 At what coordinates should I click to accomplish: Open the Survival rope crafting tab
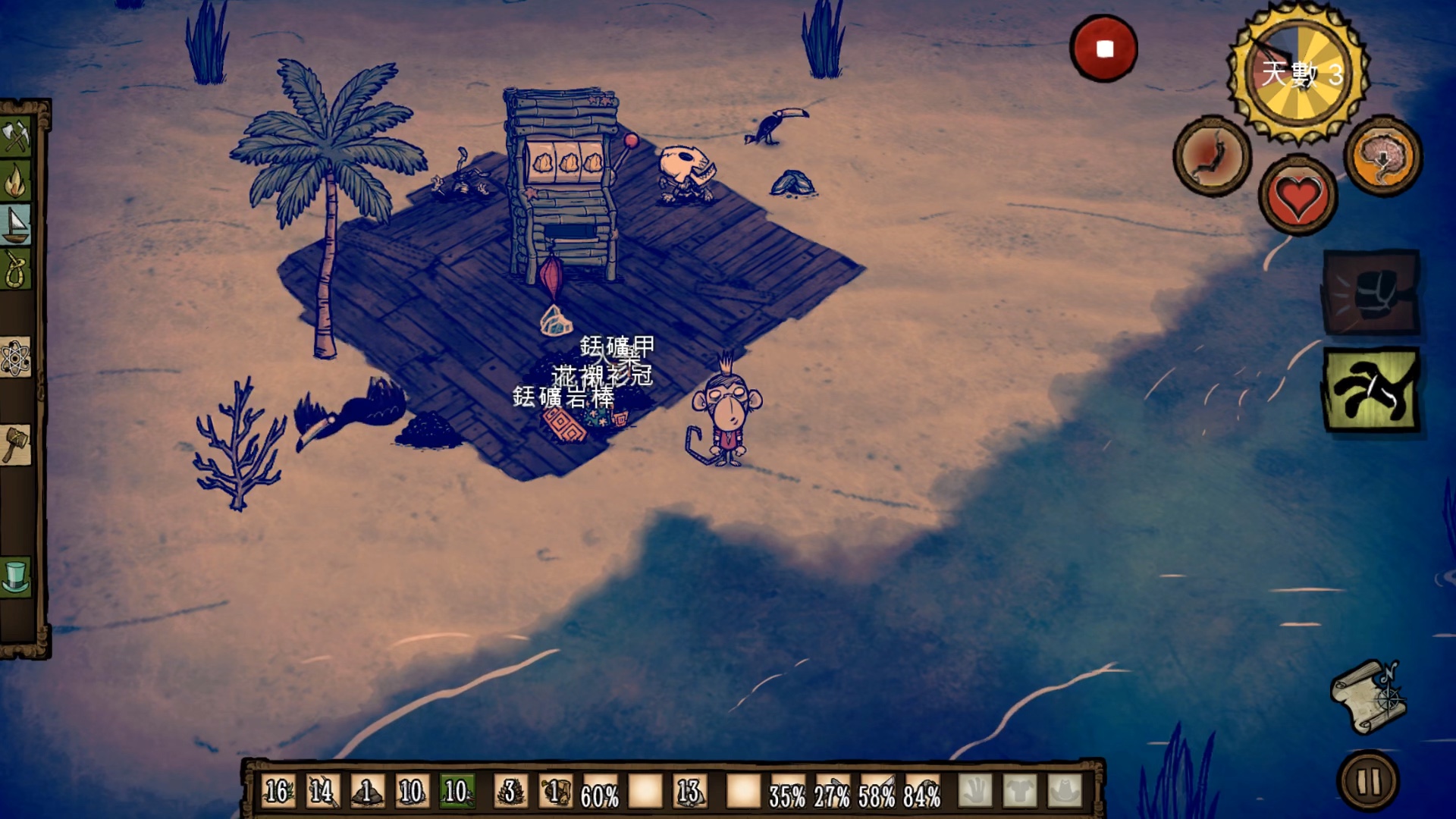(x=15, y=268)
